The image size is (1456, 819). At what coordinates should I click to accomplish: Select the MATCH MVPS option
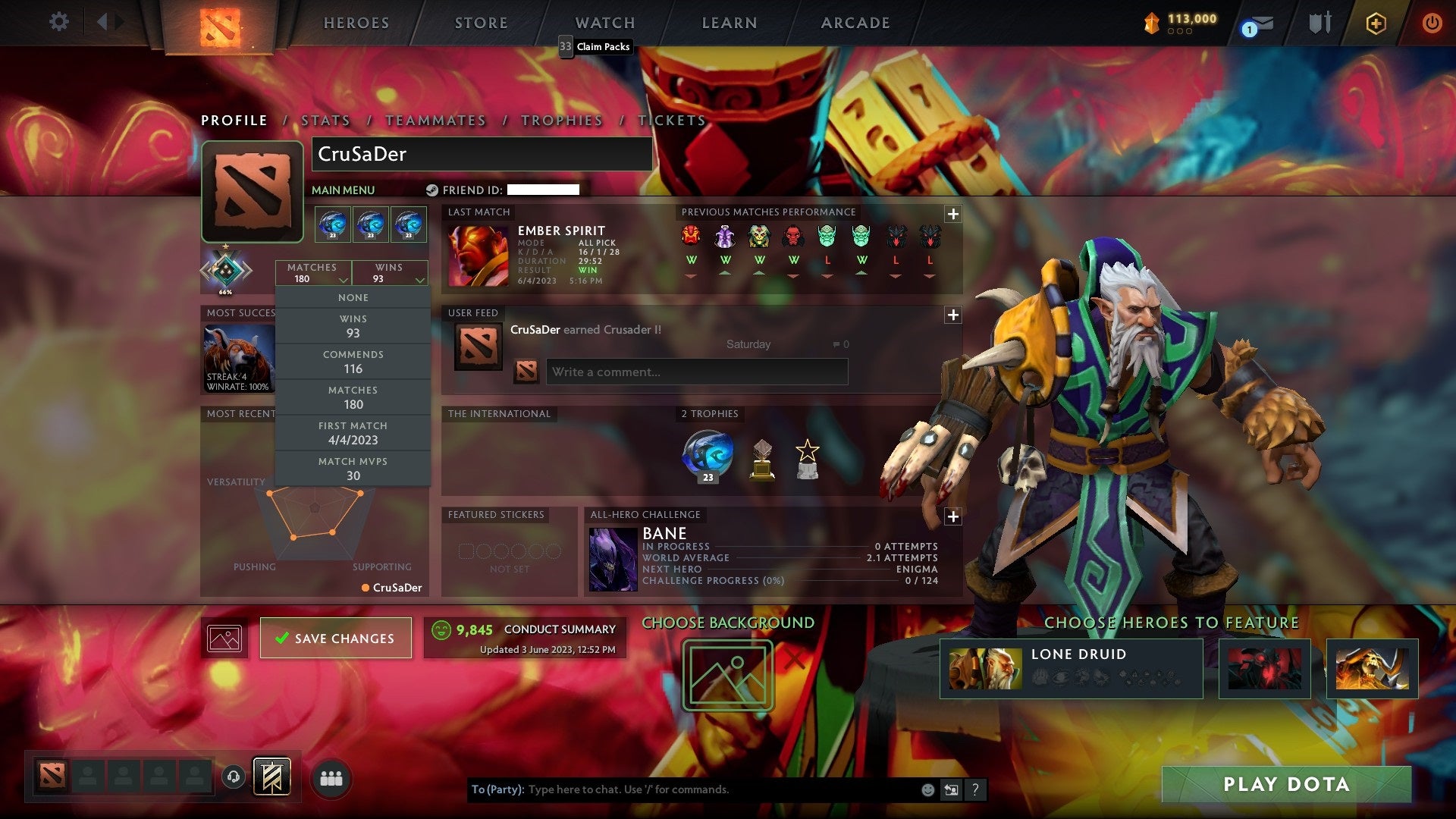point(353,469)
